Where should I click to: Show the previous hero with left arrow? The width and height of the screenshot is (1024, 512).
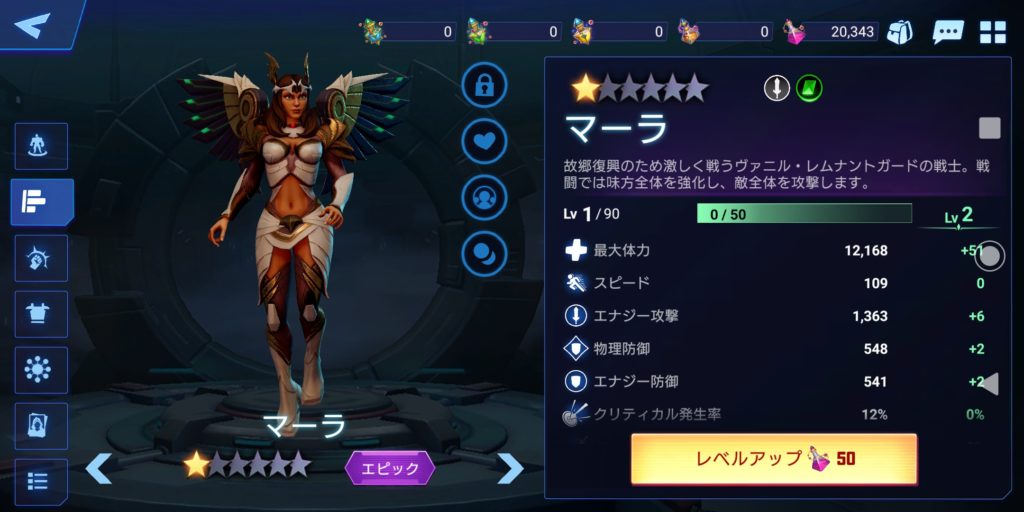98,467
